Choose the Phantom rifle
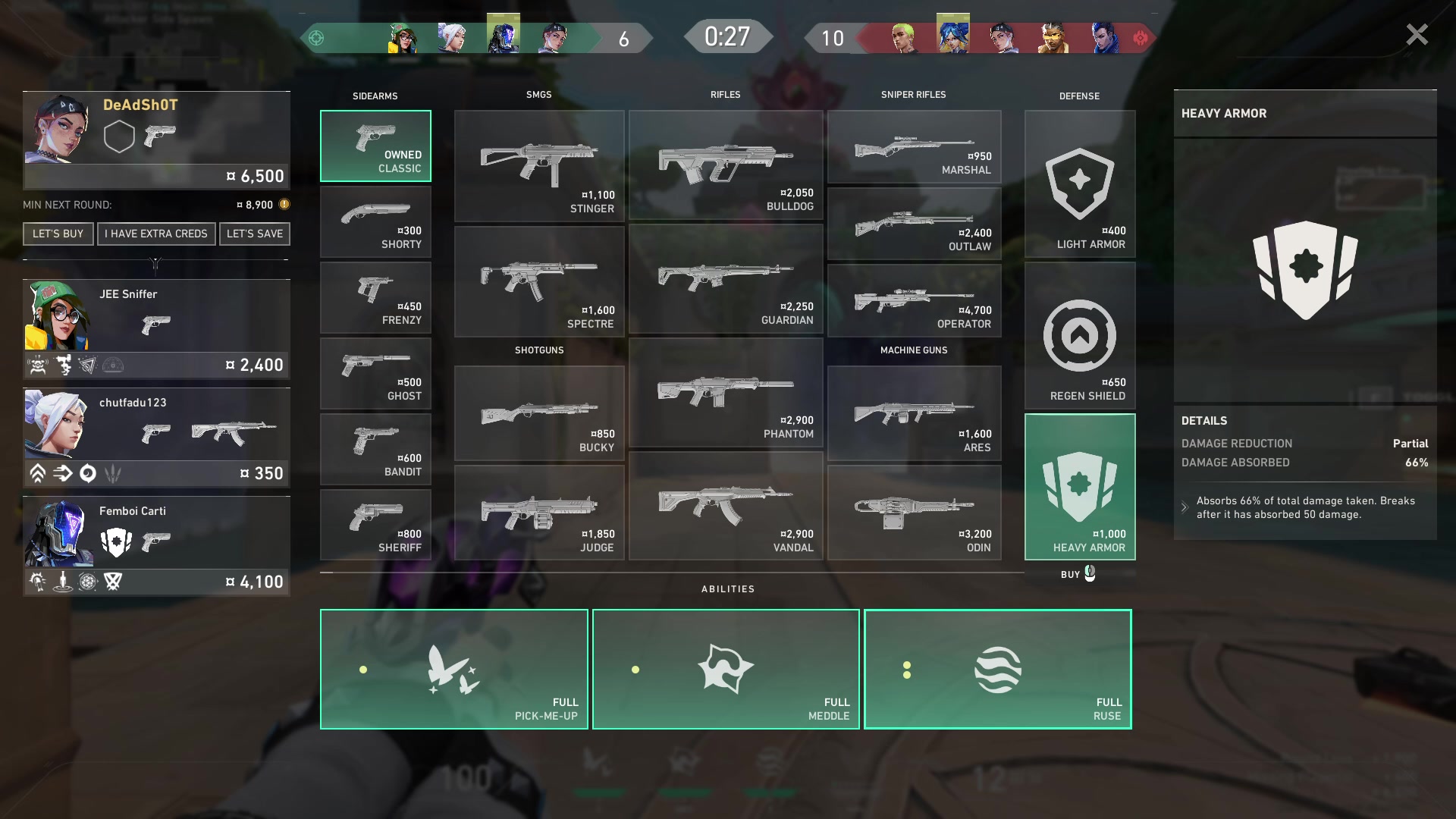Screen dimensions: 1456x819 point(726,392)
